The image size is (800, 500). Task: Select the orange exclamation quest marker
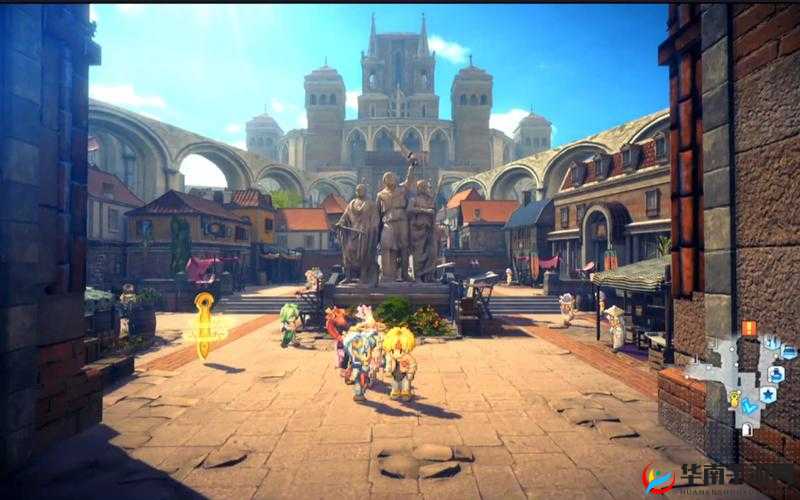pyautogui.click(x=748, y=328)
